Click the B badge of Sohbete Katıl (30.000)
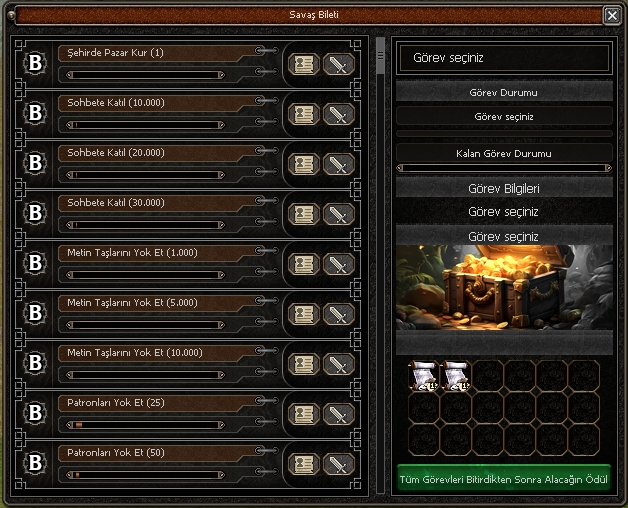This screenshot has height=508, width=628. pyautogui.click(x=36, y=214)
